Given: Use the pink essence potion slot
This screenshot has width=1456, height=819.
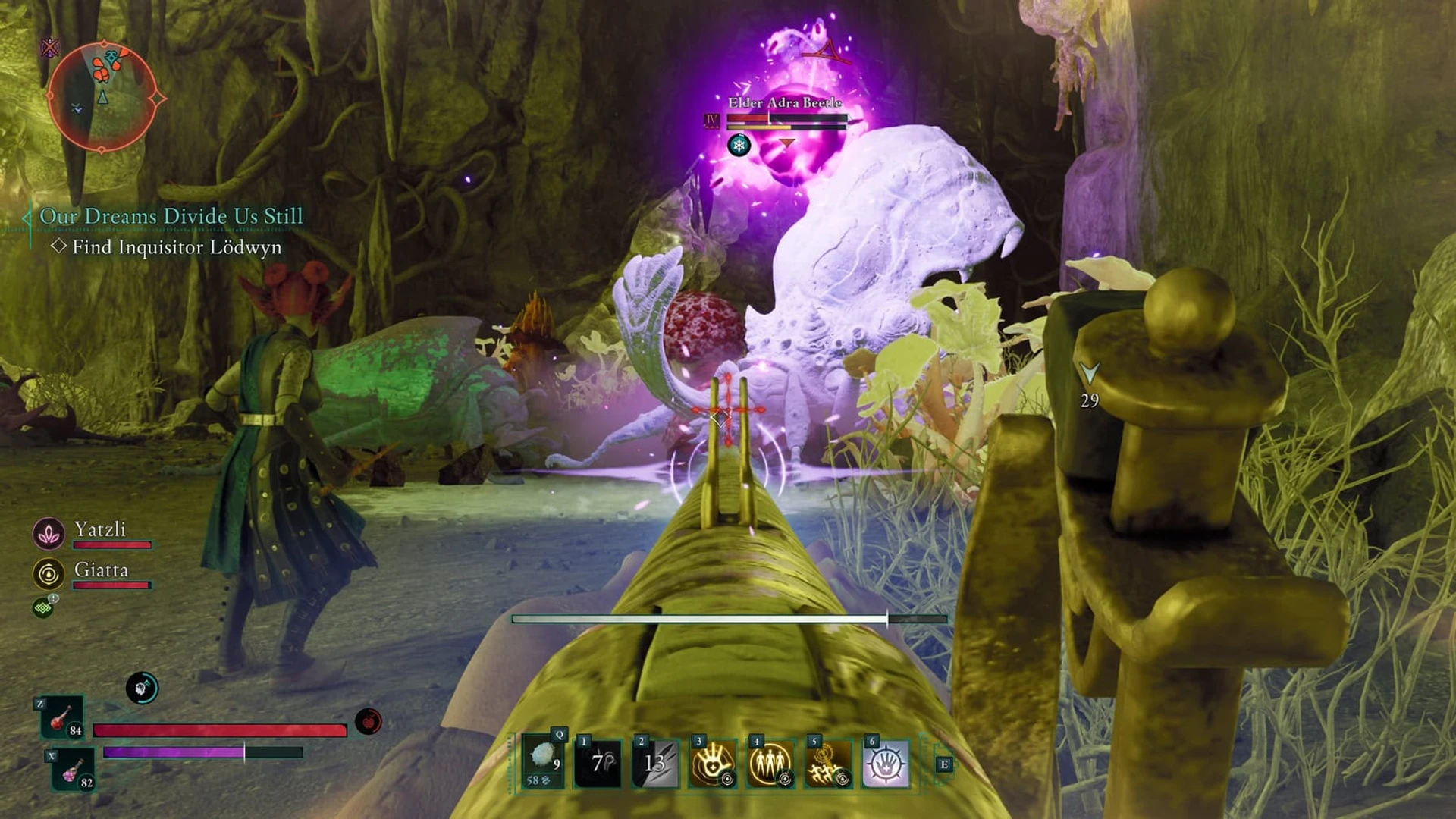Looking at the screenshot, I should [x=73, y=770].
